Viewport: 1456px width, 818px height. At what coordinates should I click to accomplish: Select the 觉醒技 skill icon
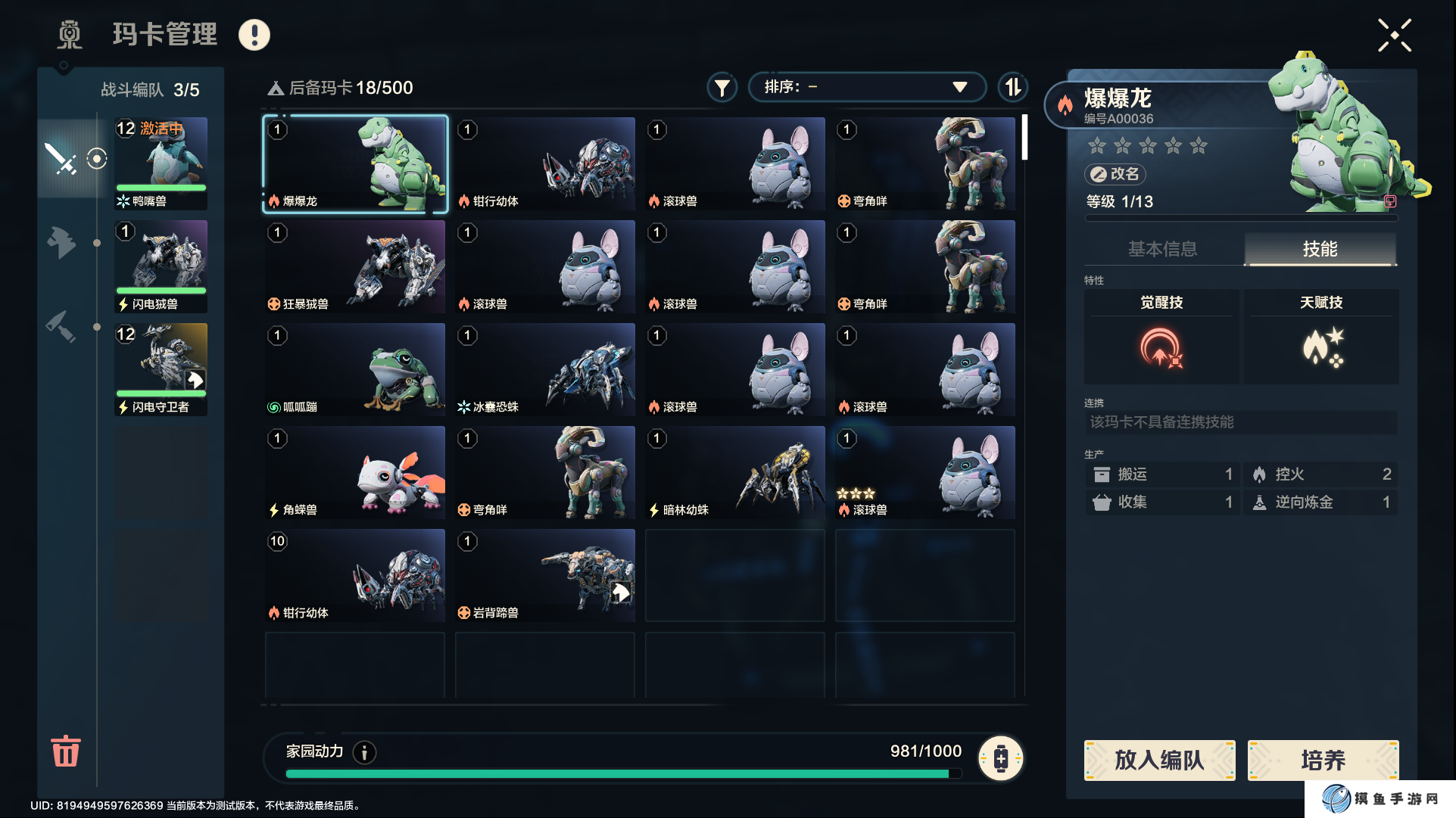pos(1161,347)
